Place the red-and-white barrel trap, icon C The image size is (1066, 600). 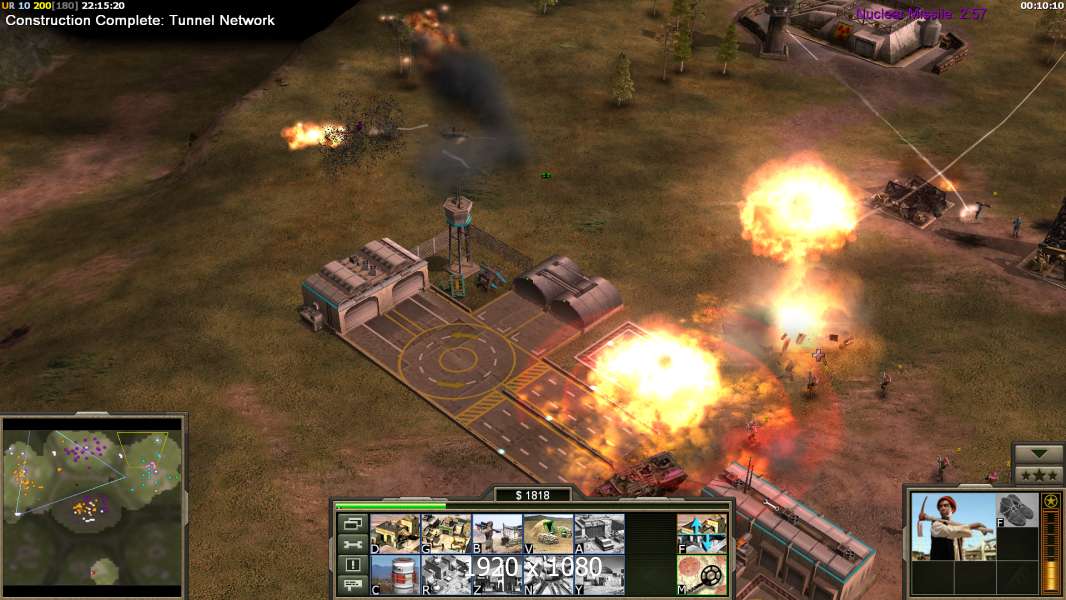point(395,575)
